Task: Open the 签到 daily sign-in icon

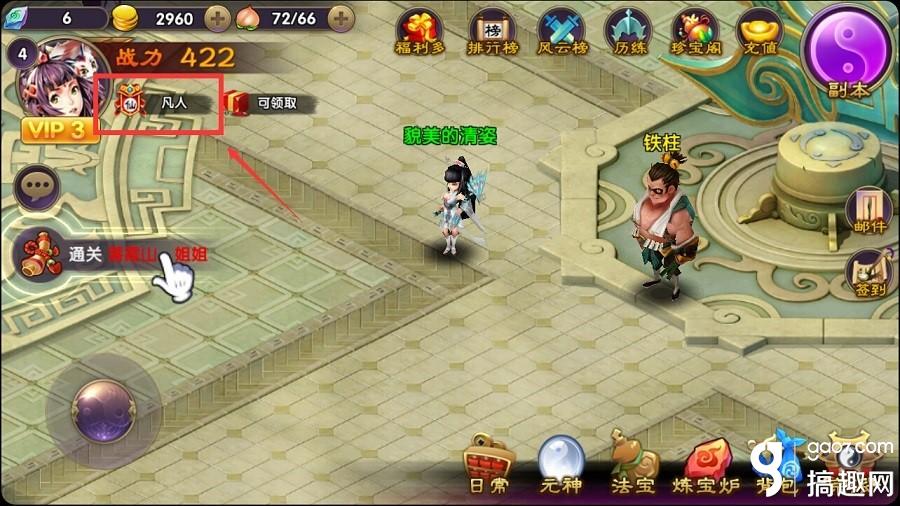Action: coord(866,273)
